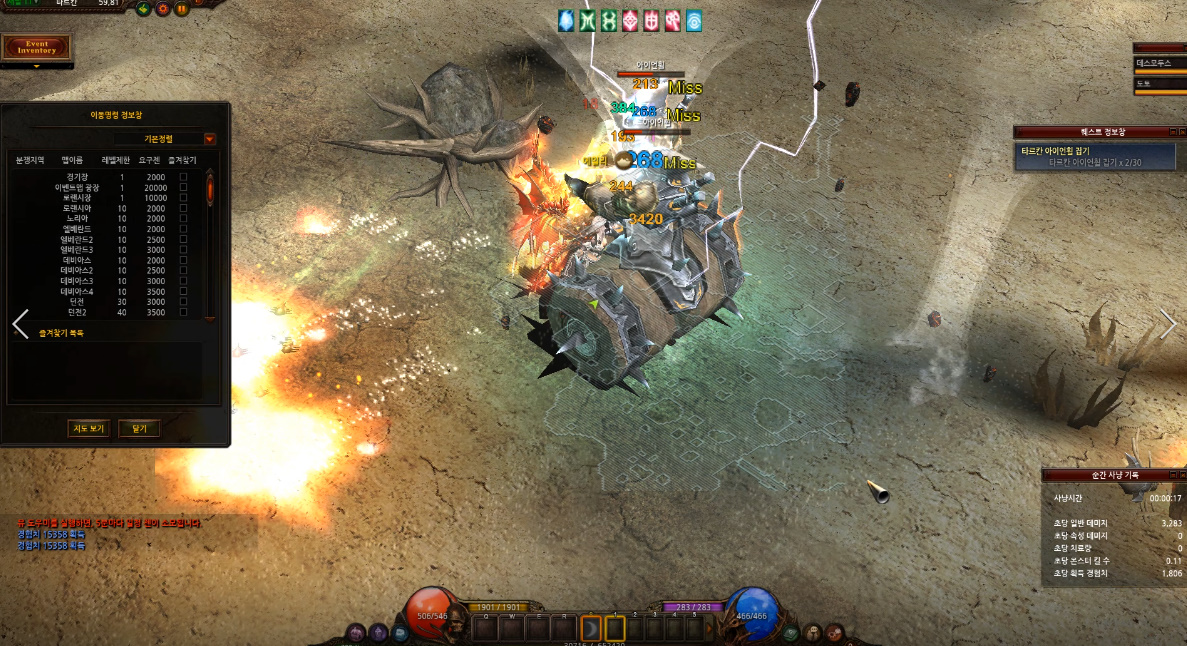Toggle favorite checkbox for 노리아
Image resolution: width=1187 pixels, height=646 pixels.
point(183,218)
